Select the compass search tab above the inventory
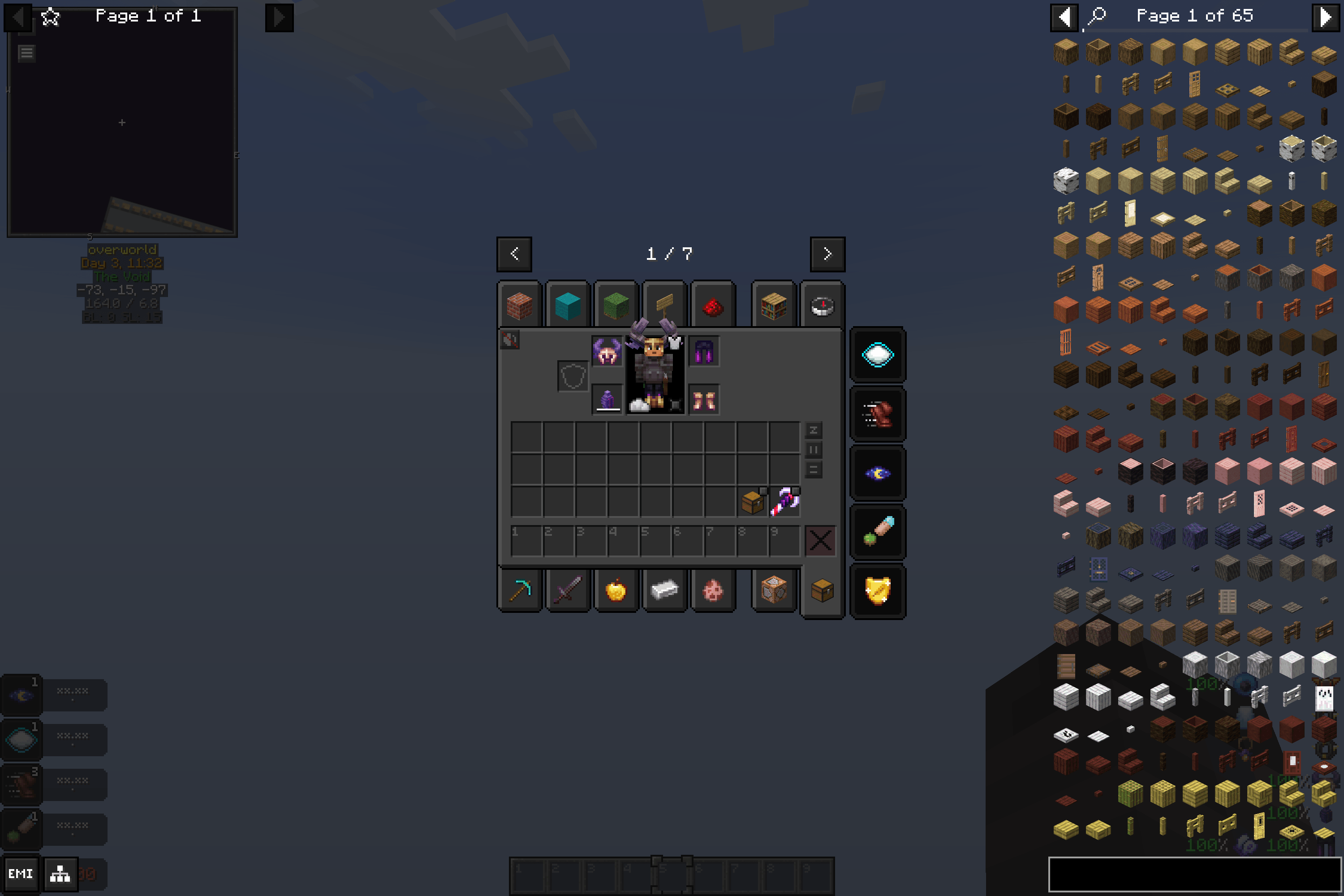1344x896 pixels. 823,305
